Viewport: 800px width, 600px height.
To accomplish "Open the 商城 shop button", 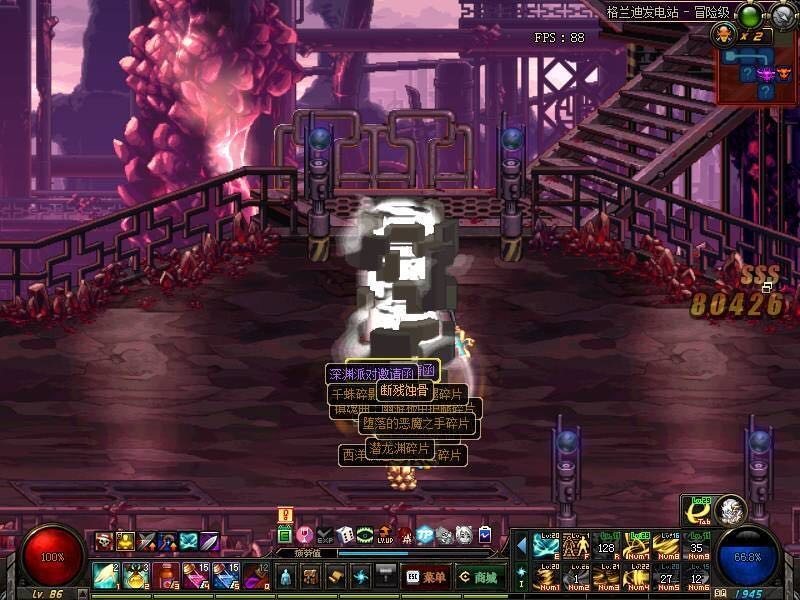I will tap(479, 577).
